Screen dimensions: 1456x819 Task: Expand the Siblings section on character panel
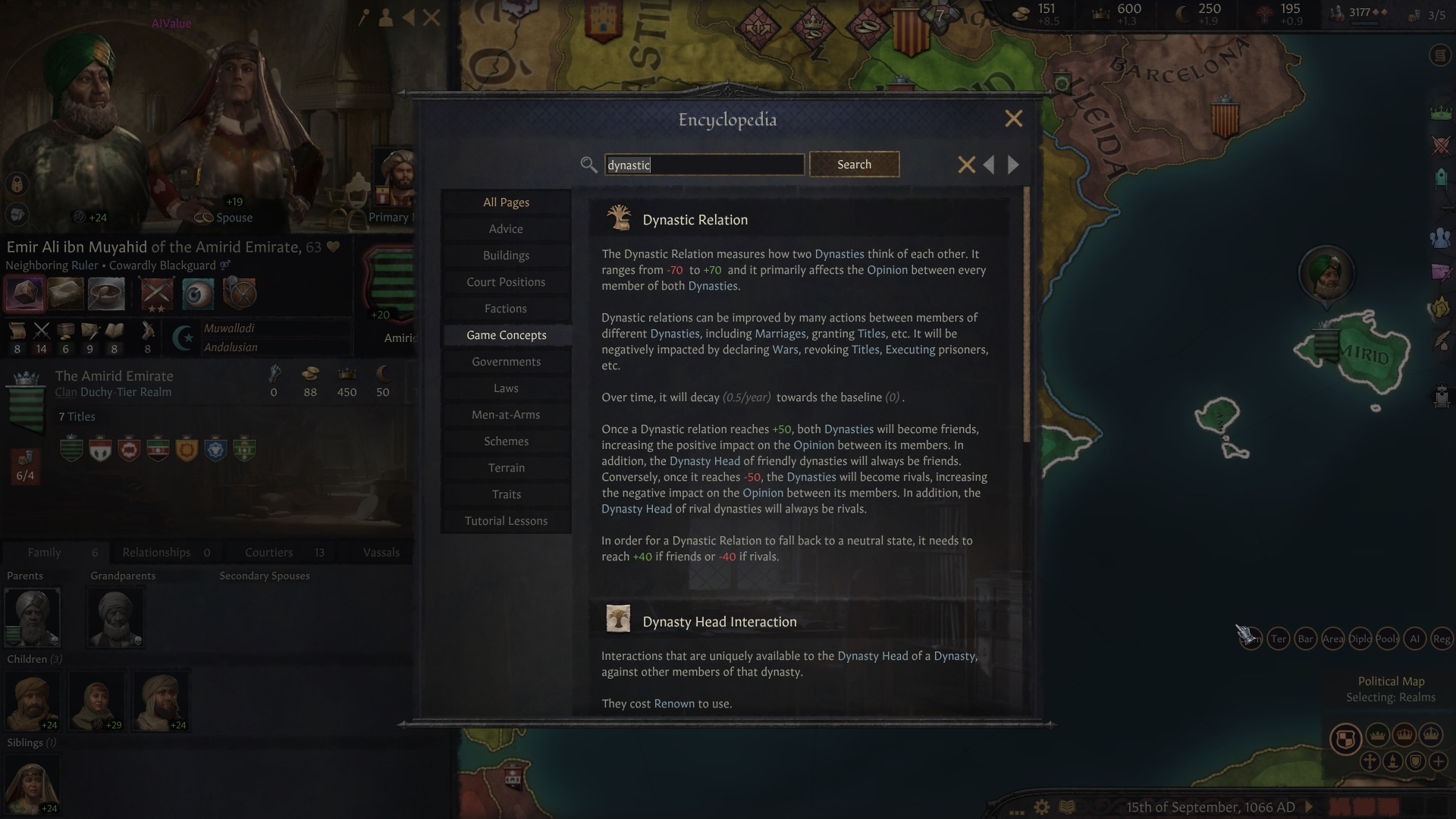point(30,742)
